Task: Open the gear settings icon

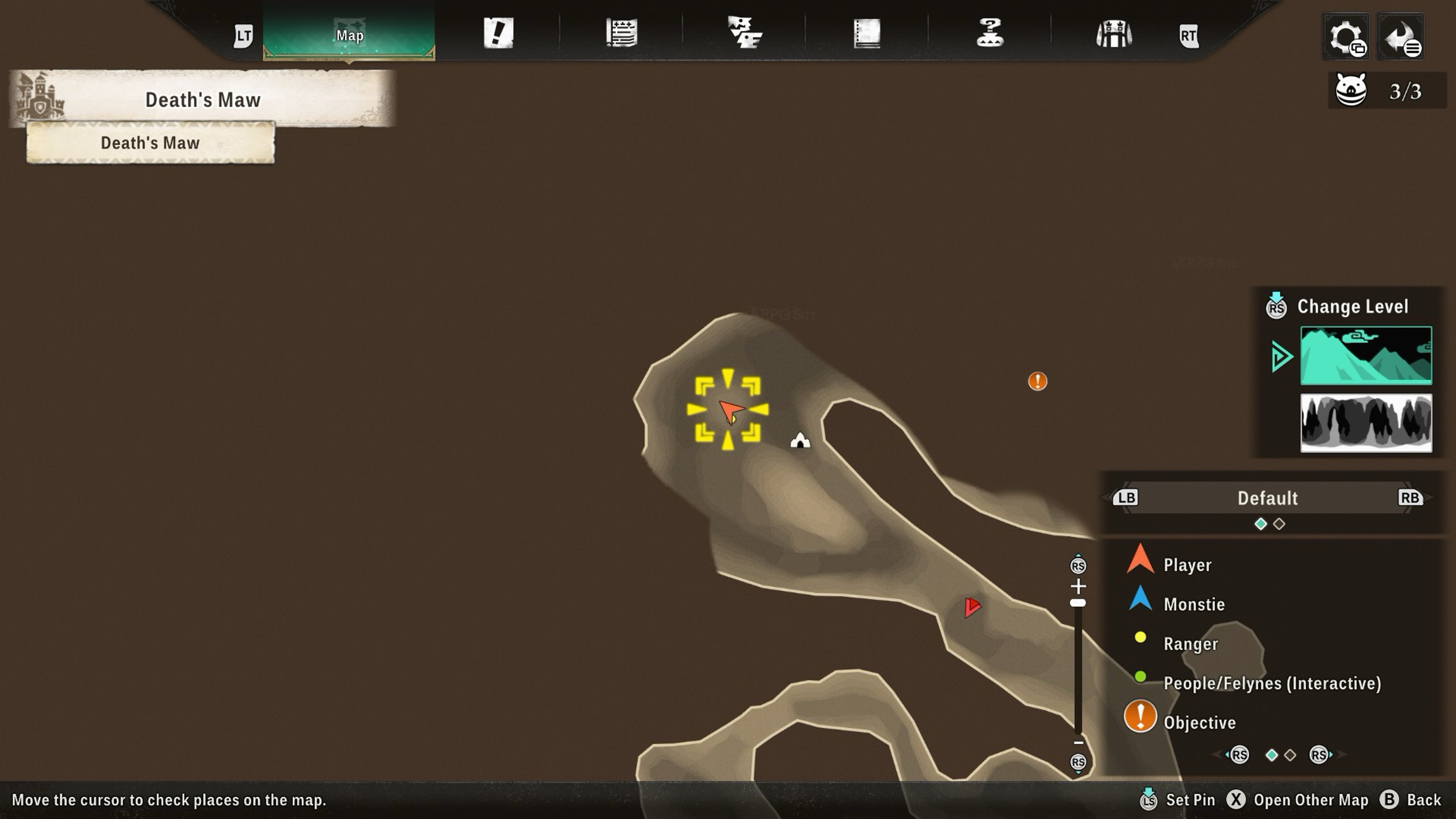Action: pos(1346,37)
